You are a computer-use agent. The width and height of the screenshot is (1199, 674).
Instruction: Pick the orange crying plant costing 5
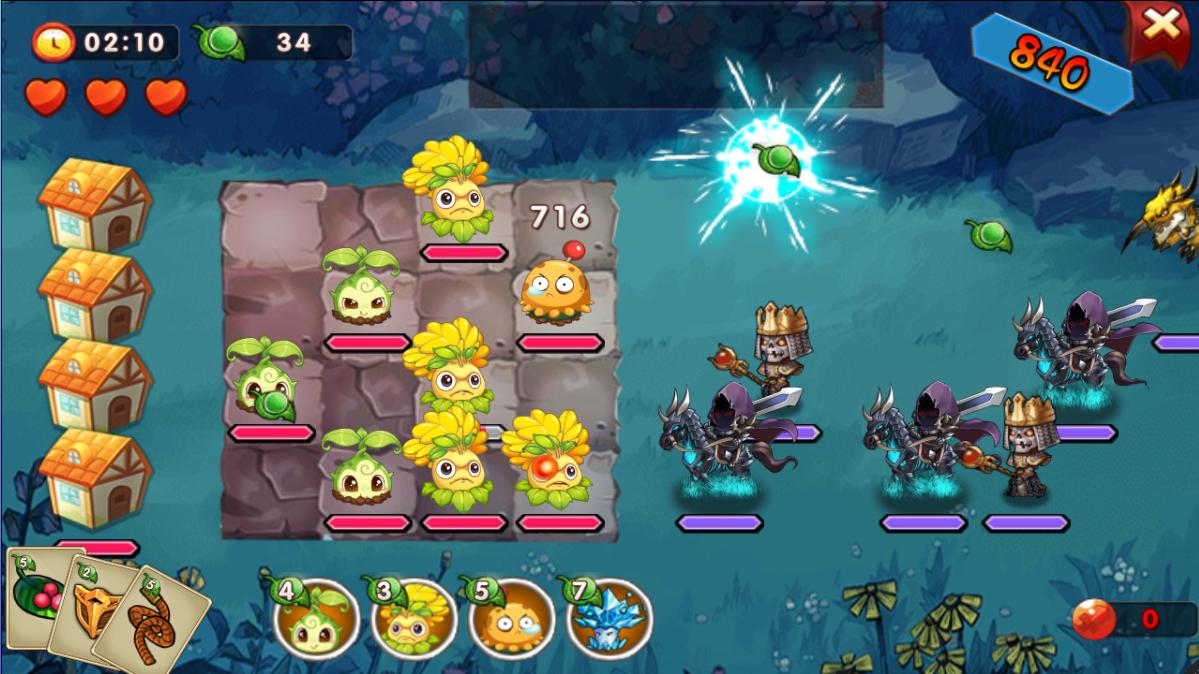coord(511,619)
